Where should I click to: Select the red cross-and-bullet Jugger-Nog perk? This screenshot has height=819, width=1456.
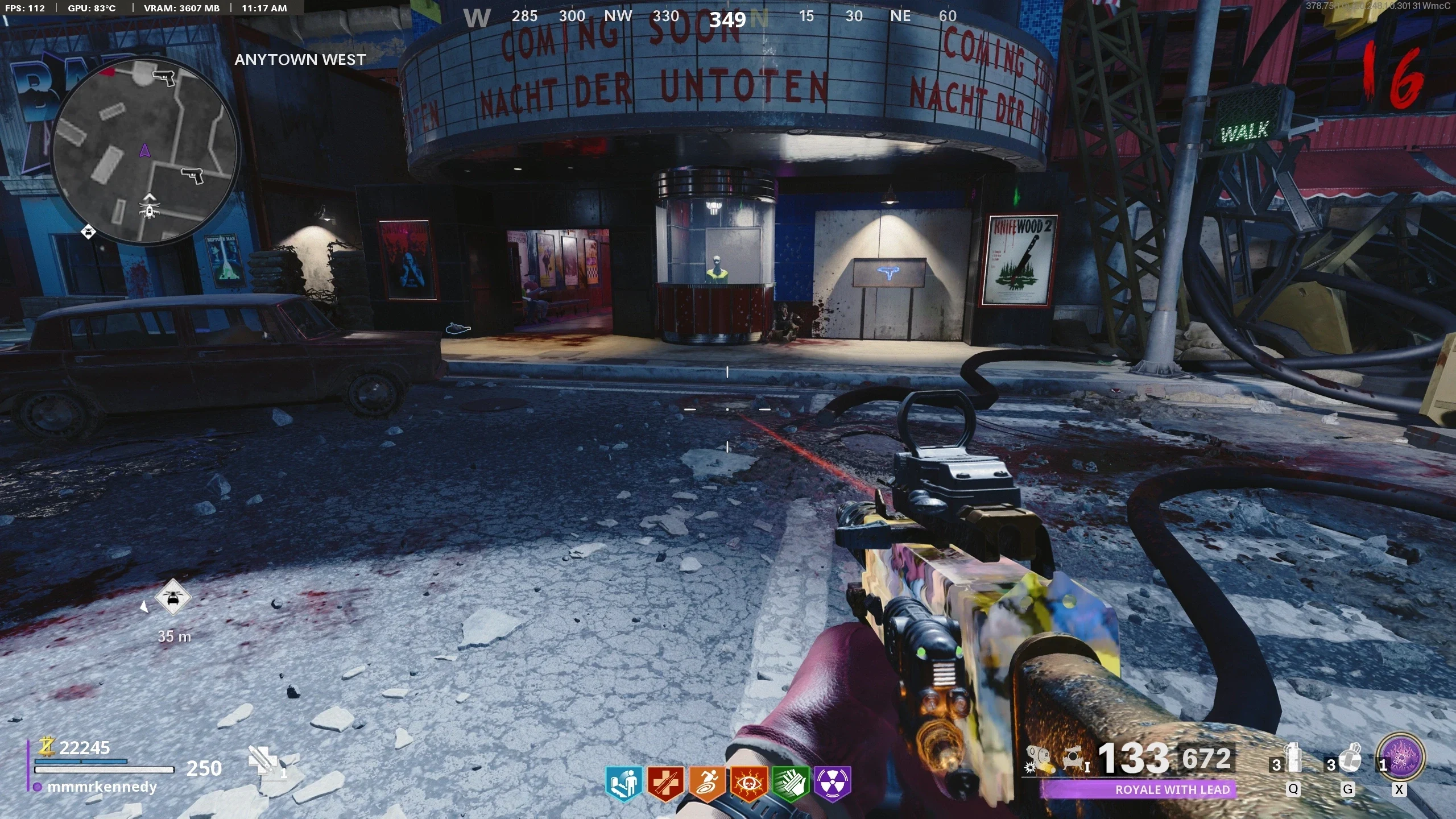[665, 784]
